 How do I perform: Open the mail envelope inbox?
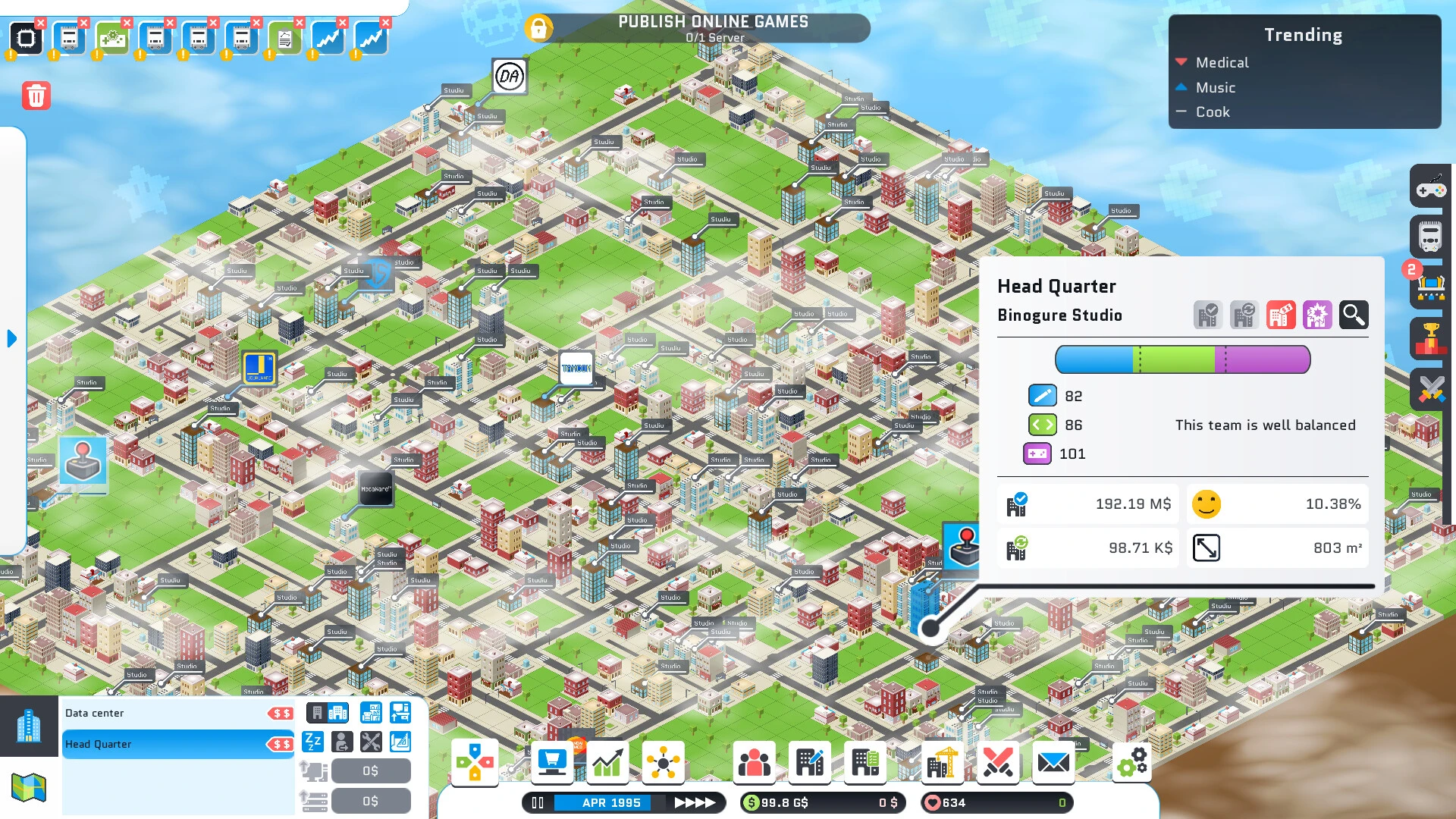click(x=1053, y=761)
